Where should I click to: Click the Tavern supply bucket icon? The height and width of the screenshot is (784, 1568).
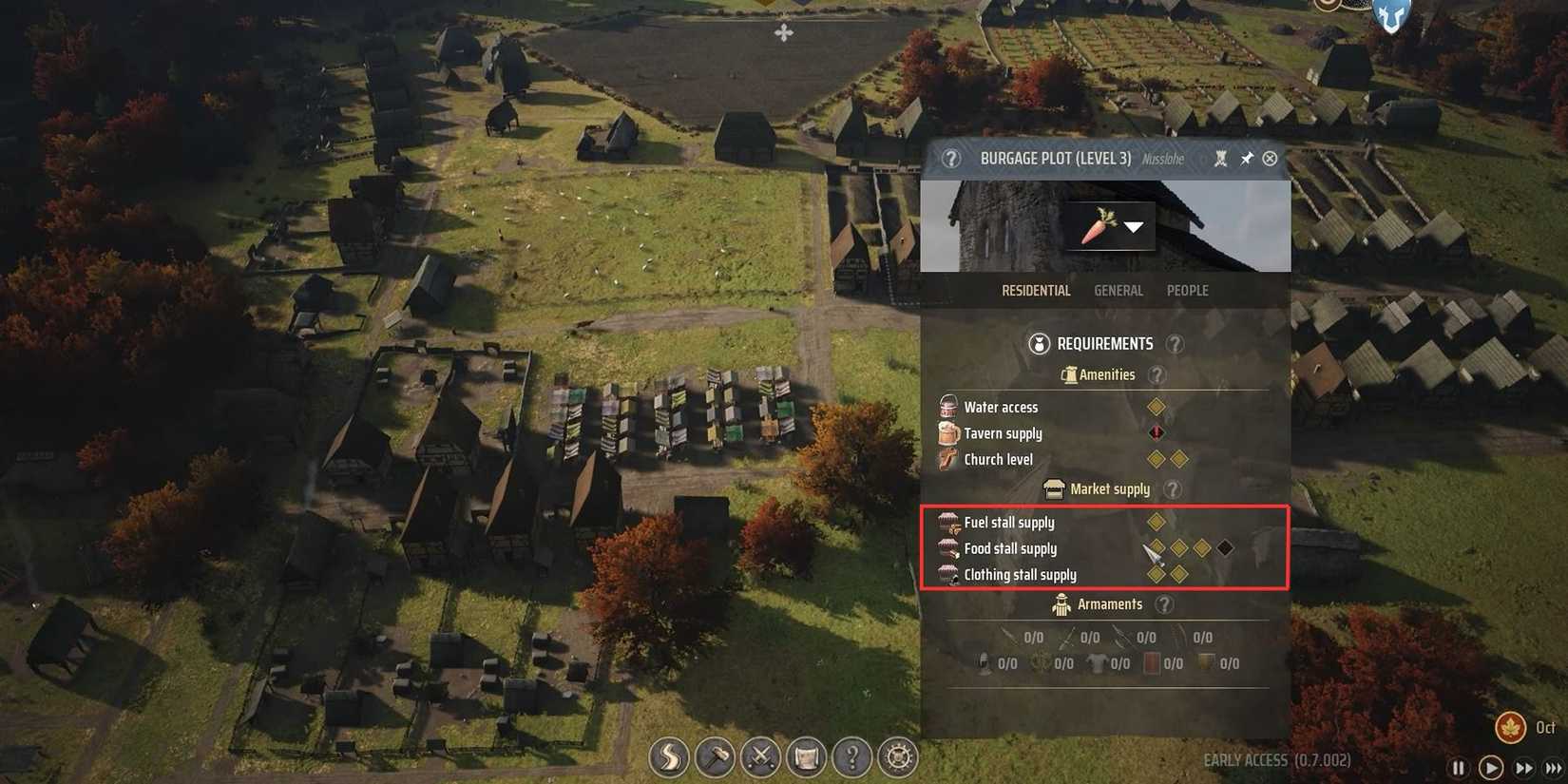(x=947, y=432)
